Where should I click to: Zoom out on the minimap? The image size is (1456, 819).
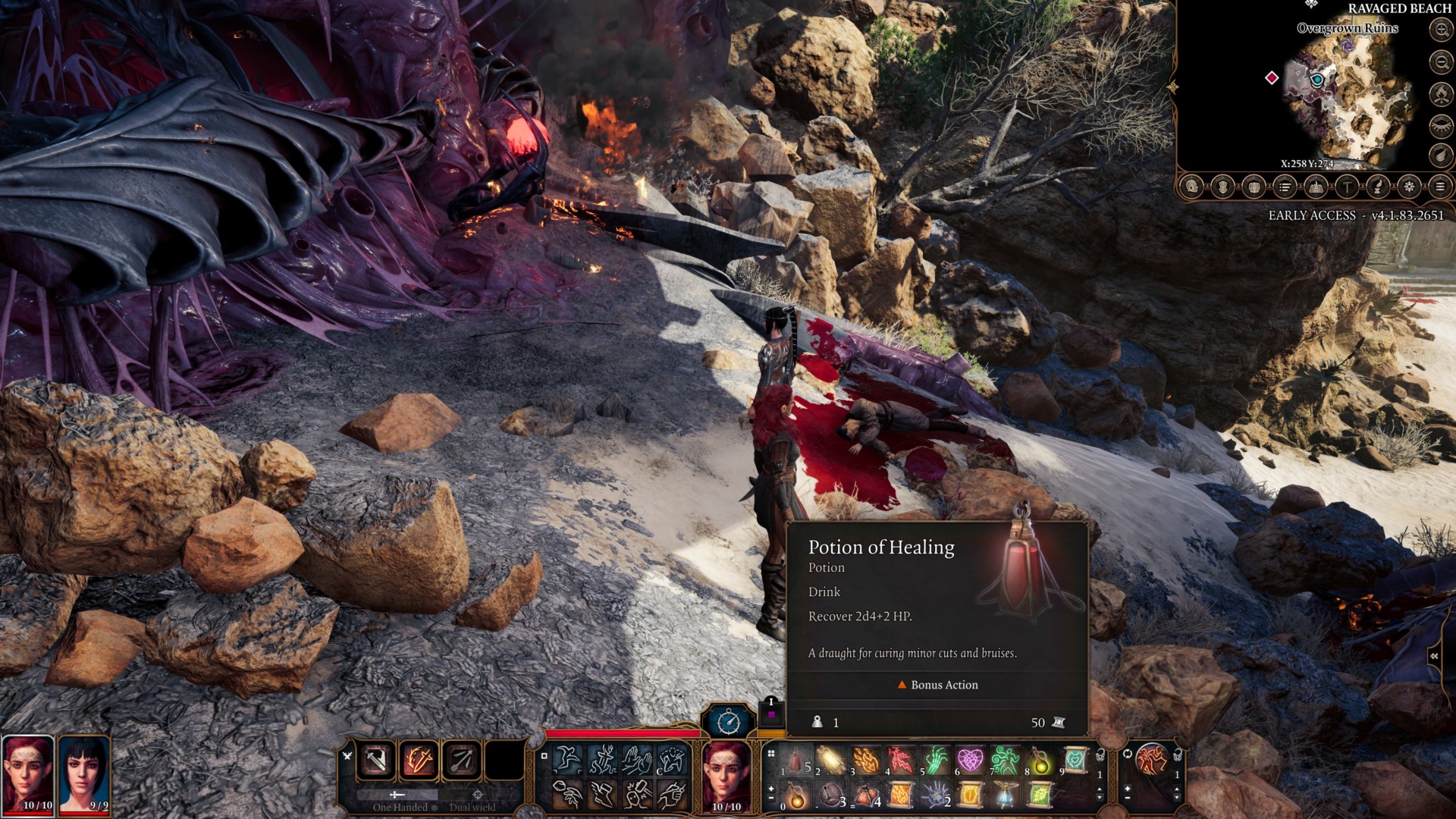[1440, 61]
